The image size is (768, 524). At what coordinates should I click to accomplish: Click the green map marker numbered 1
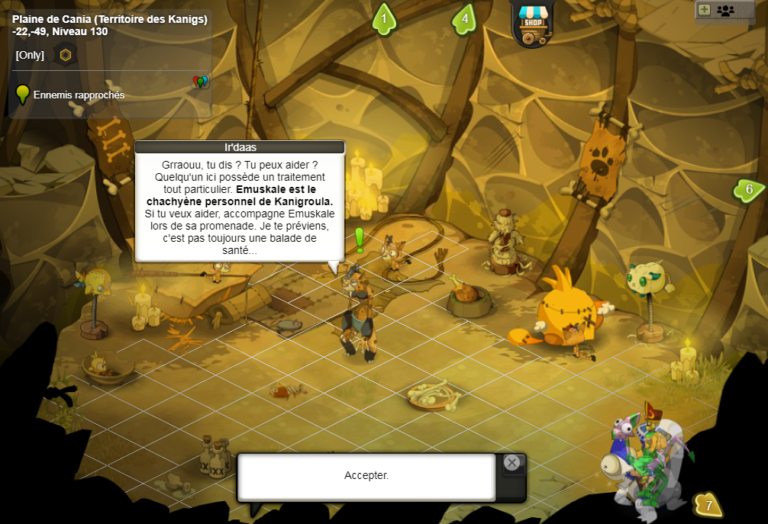(x=384, y=19)
